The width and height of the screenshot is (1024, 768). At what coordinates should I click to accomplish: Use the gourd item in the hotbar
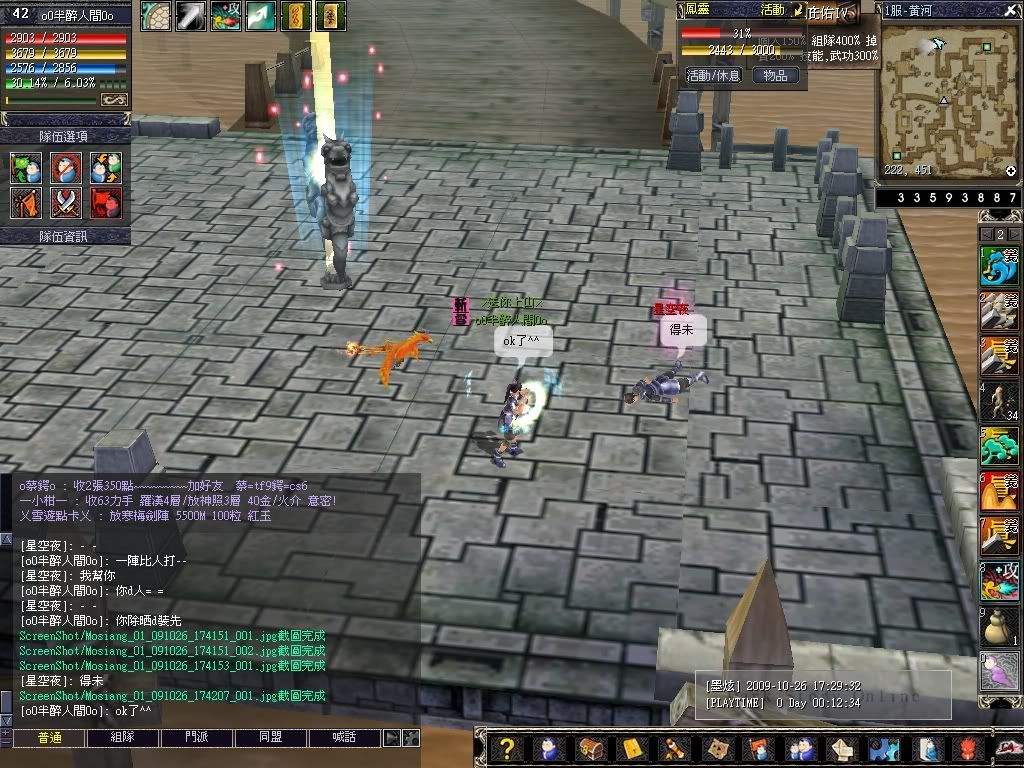click(997, 627)
